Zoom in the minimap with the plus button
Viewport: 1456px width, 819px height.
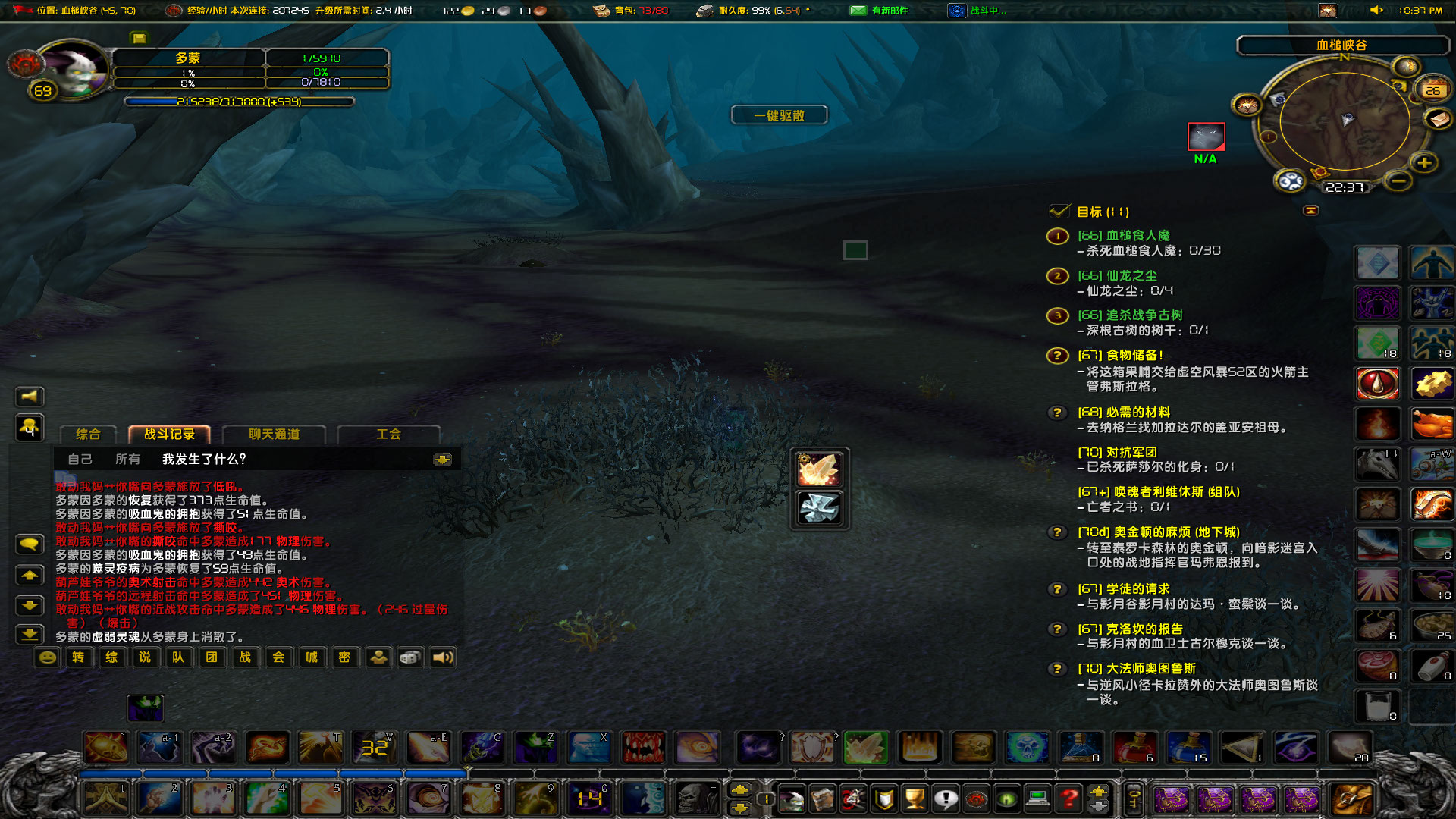click(x=1423, y=163)
